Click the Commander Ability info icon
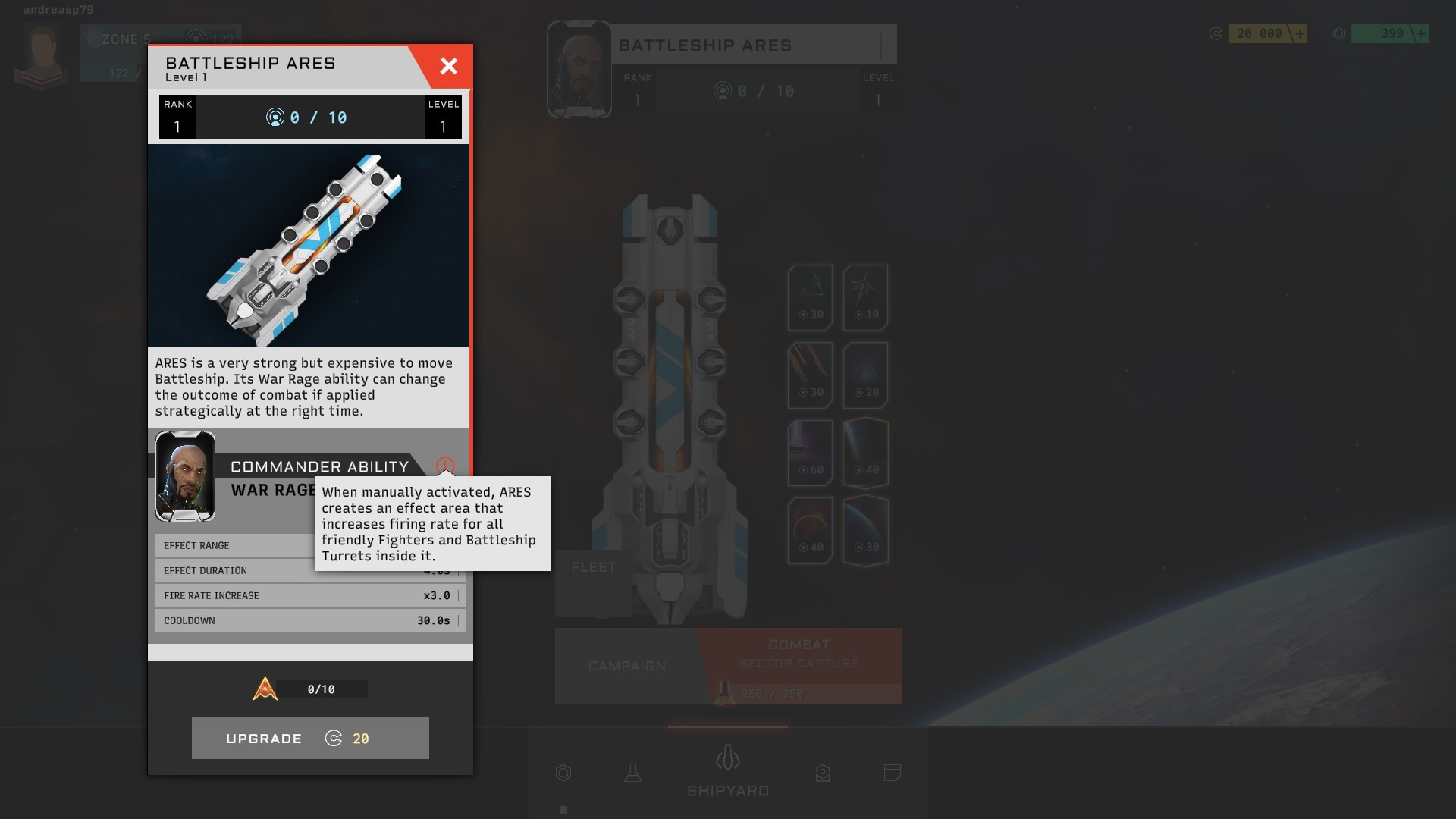Screen dimensions: 1456x819 click(445, 466)
